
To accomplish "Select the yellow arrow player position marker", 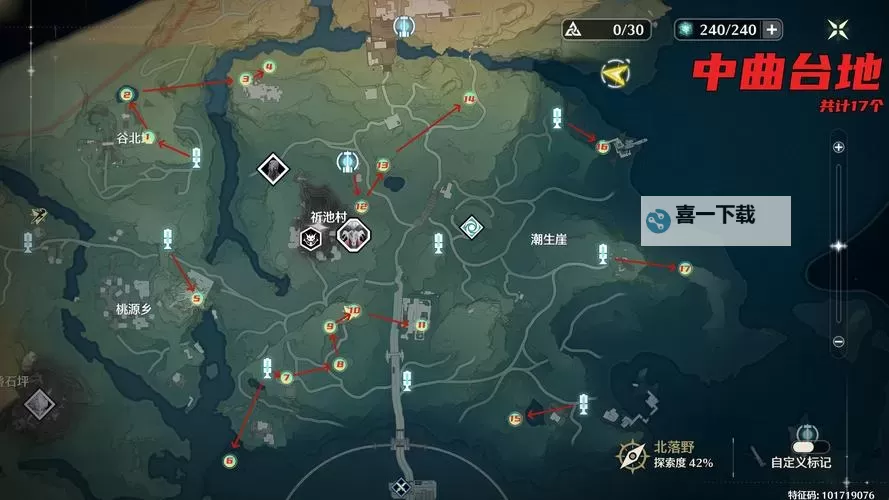I will (616, 72).
